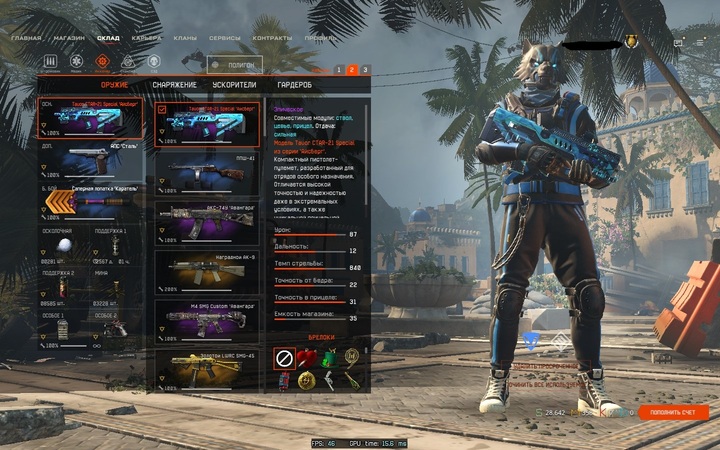This screenshot has width=720, height=450.
Task: Choose the M4 SMG Custom 'Авангард' weapon
Action: [x=208, y=318]
